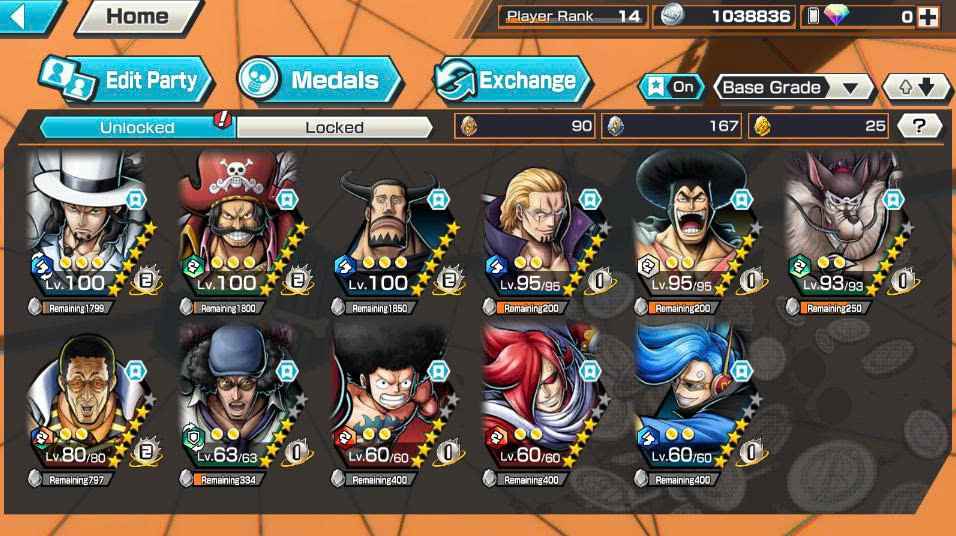Reverse the sort order with arrows button
Viewport: 956px width, 536px height.
916,88
